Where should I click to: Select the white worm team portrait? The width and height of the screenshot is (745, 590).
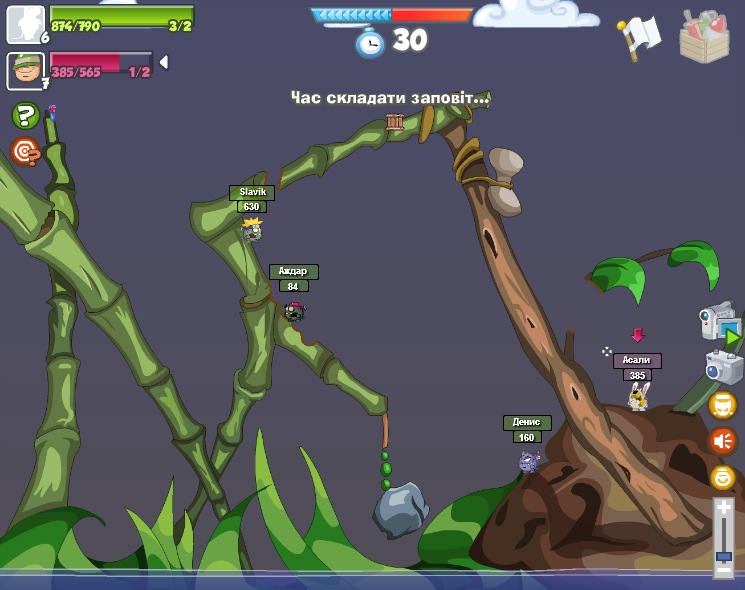25,24
